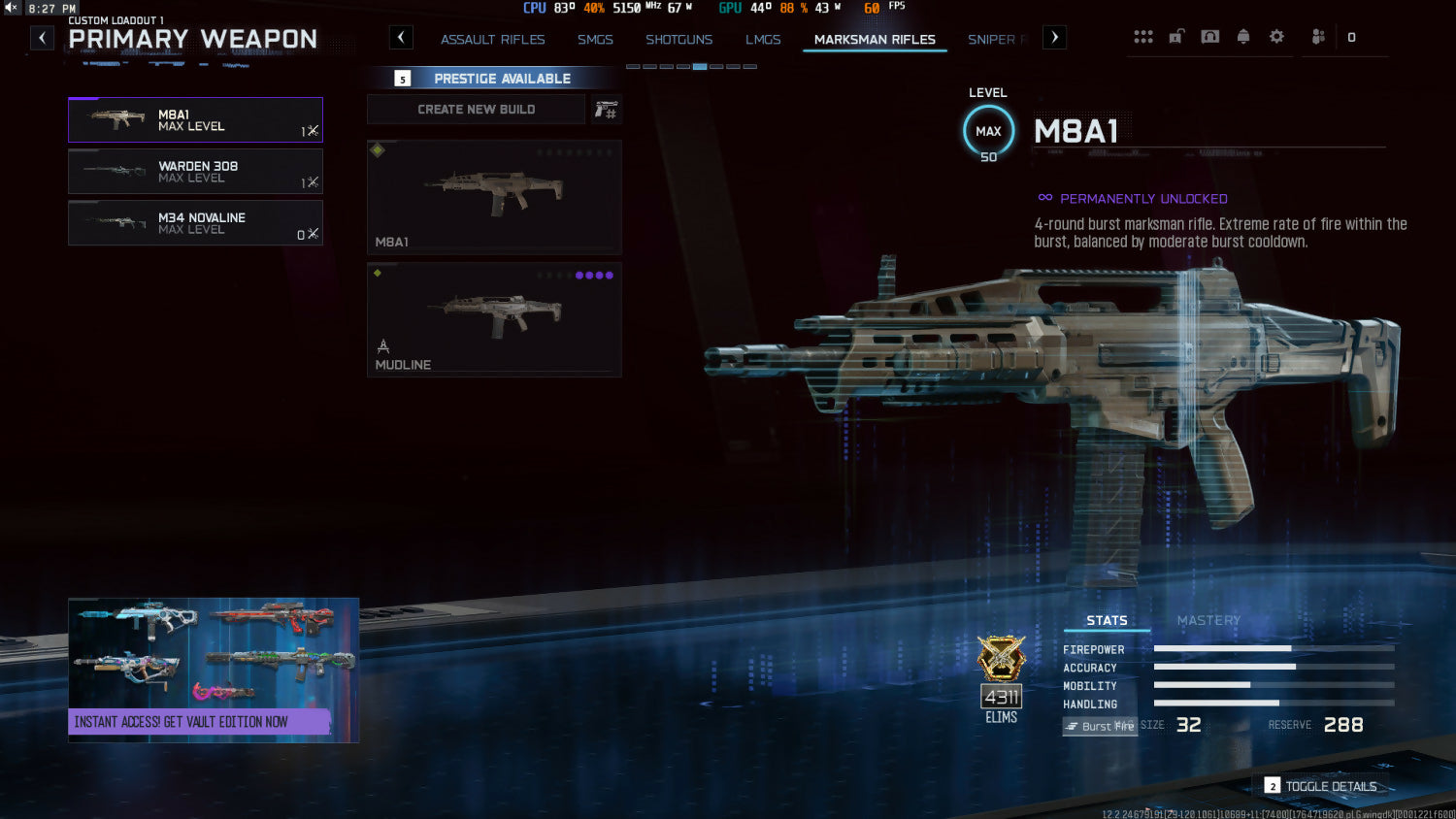Viewport: 1456px width, 819px height.
Task: Open the Vault Edition promo banner
Action: click(214, 670)
